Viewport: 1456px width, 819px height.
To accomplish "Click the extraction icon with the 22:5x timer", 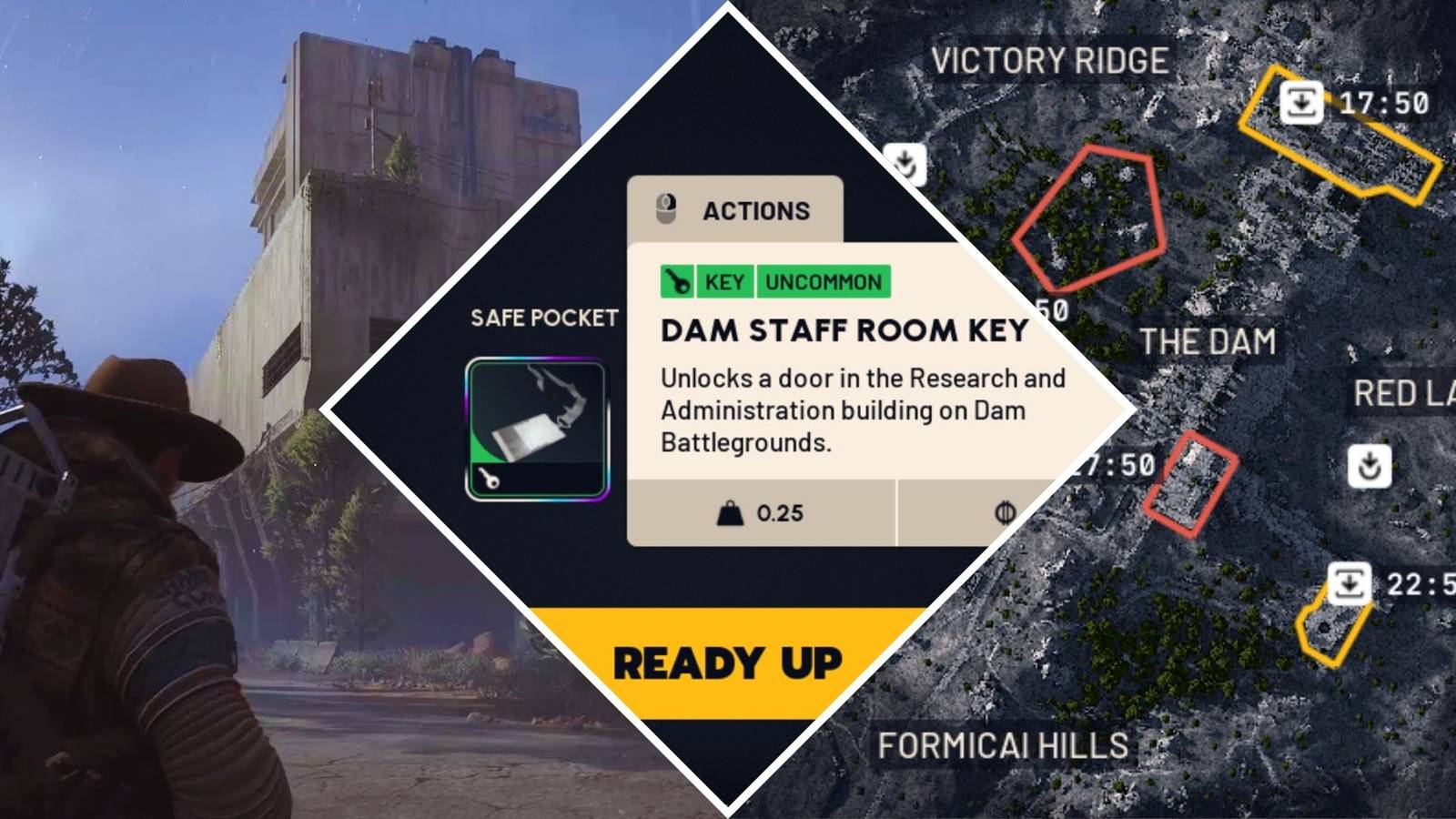I will click(x=1349, y=583).
